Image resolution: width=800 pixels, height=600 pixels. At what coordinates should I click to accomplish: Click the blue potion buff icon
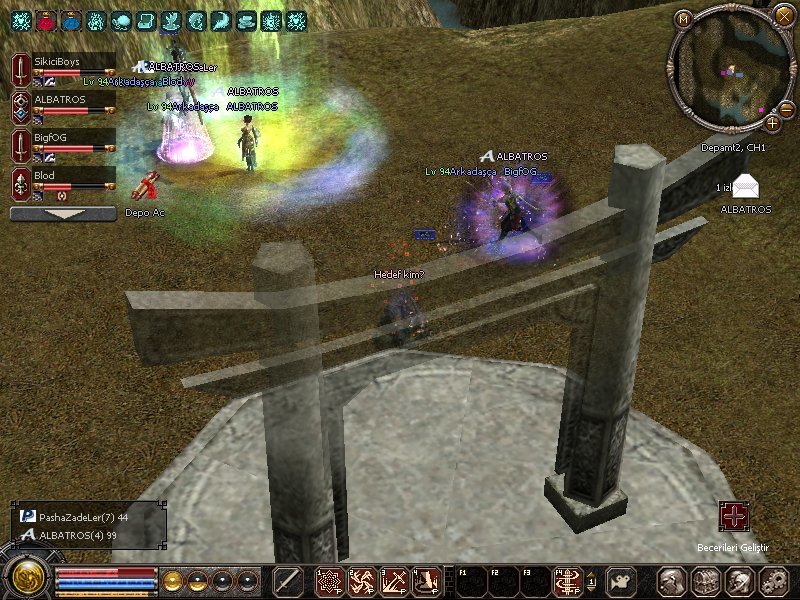tap(71, 19)
